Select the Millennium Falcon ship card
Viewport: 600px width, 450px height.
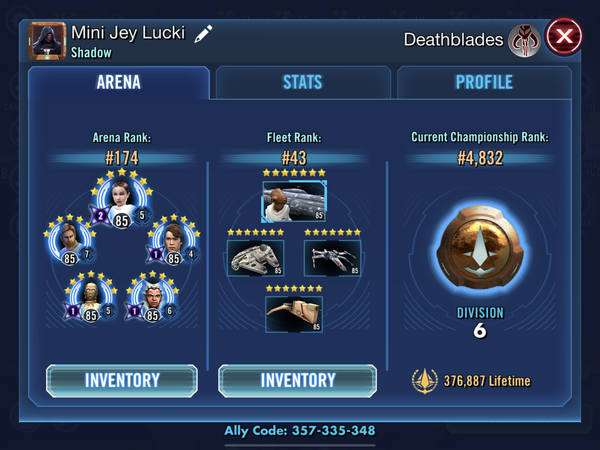point(255,258)
